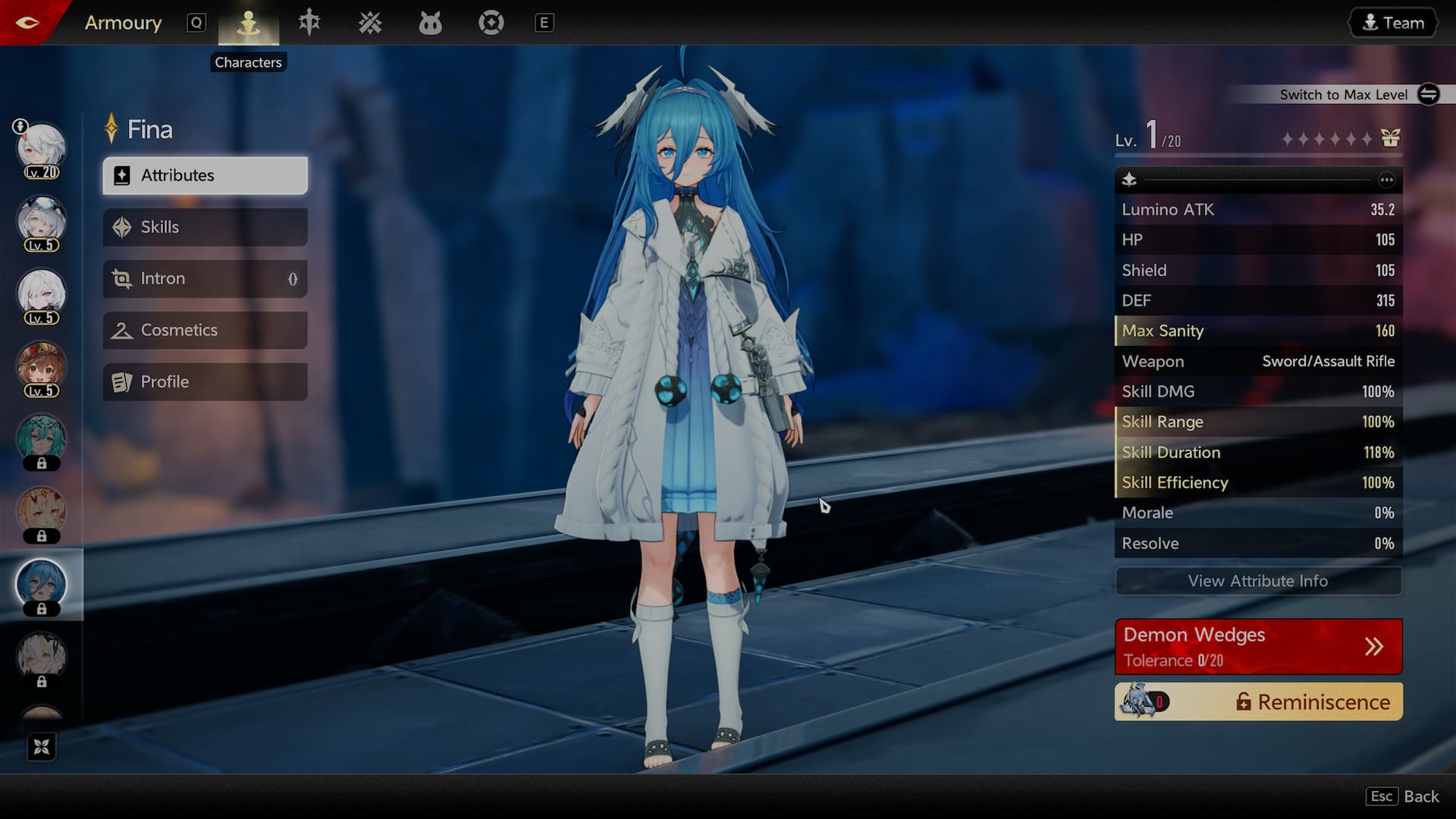This screenshot has width=1456, height=819.
Task: Open Demon Wedges panel
Action: pyautogui.click(x=1257, y=646)
